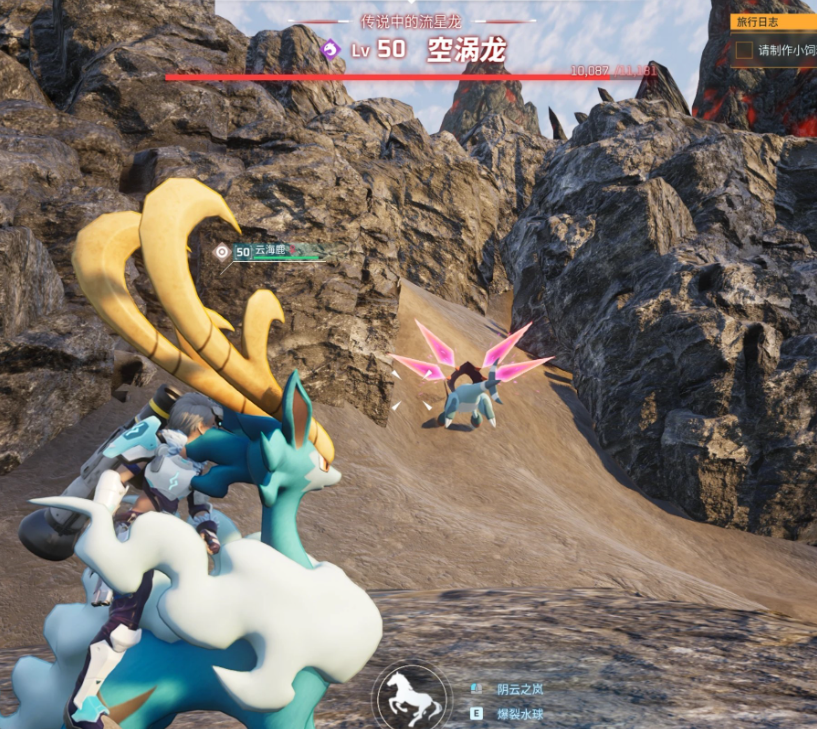Tick the 请制作小饲 journey task checkbox
The width and height of the screenshot is (817, 729).
tap(744, 50)
